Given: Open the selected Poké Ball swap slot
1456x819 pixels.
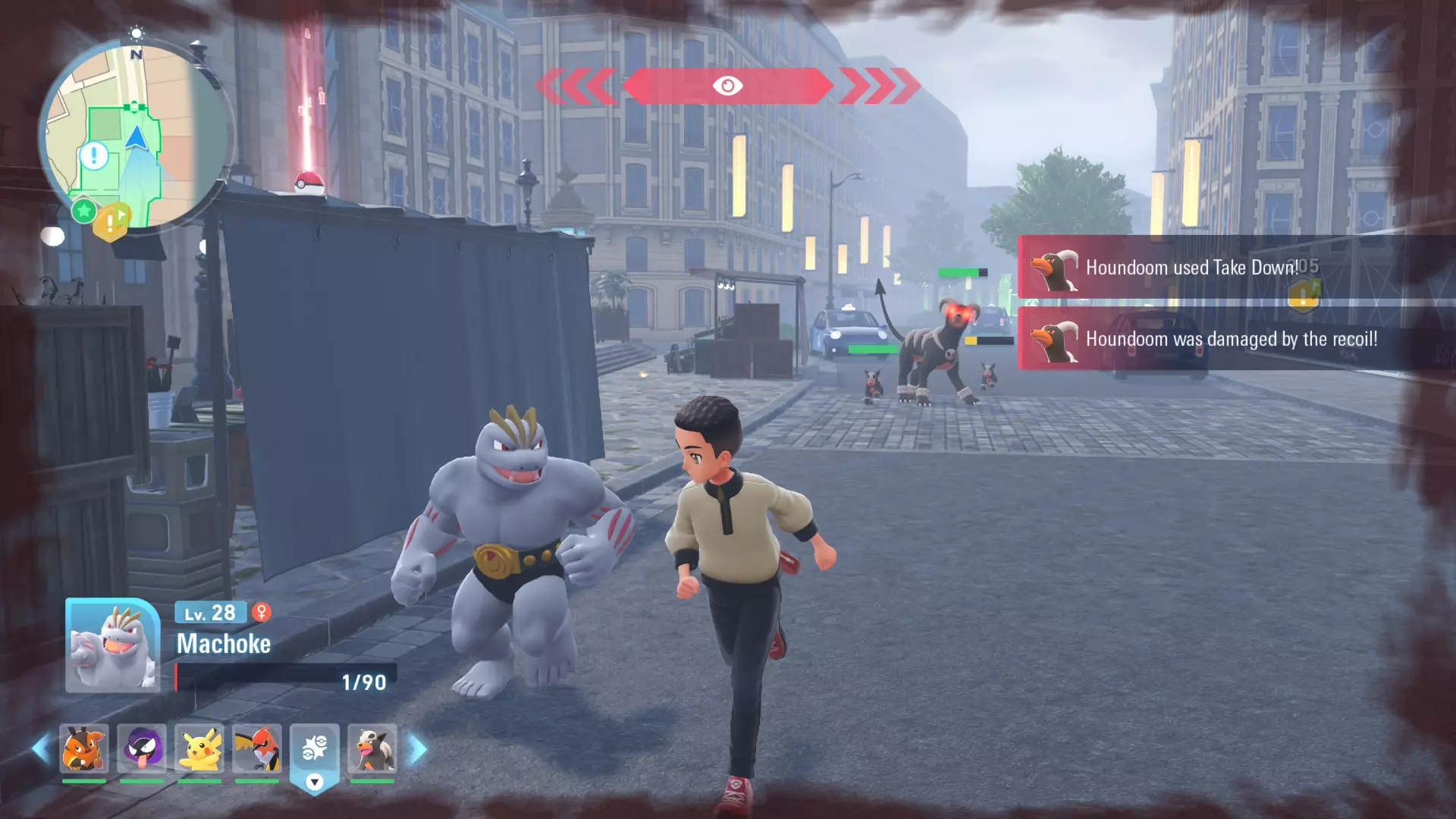Looking at the screenshot, I should (315, 751).
